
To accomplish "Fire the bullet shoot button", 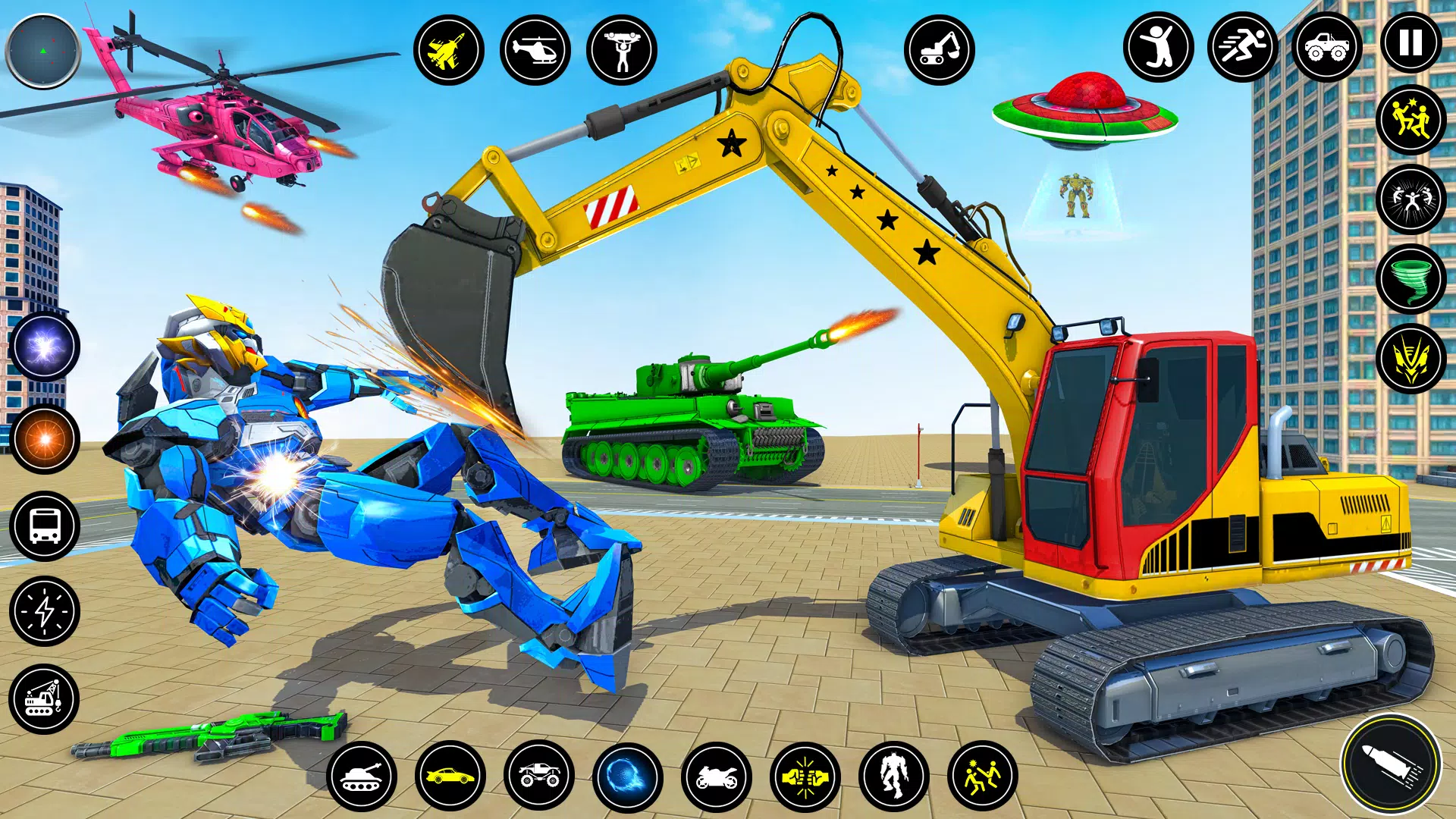I will click(1391, 764).
